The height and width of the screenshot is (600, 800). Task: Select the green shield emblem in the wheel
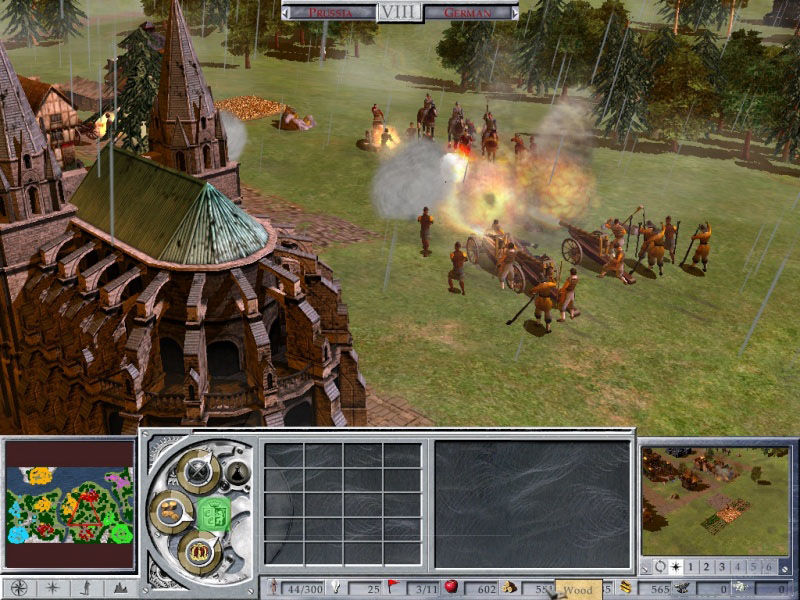(x=213, y=514)
